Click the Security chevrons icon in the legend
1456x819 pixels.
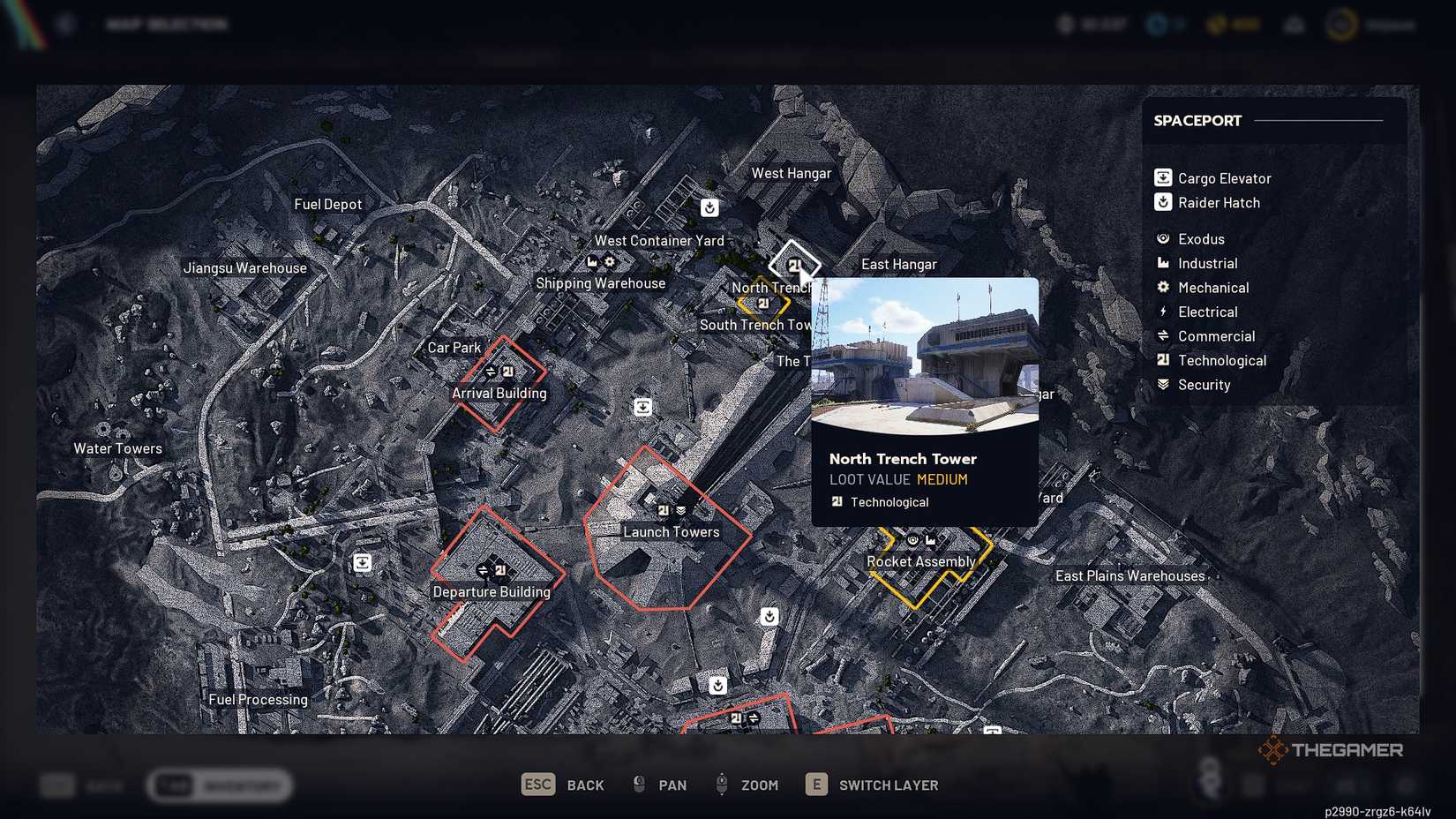tap(1163, 384)
